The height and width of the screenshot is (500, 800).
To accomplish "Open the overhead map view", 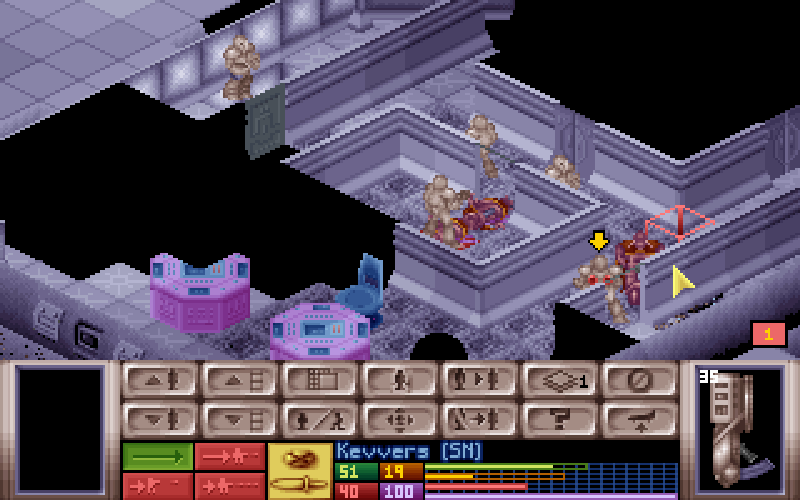I will pyautogui.click(x=320, y=380).
